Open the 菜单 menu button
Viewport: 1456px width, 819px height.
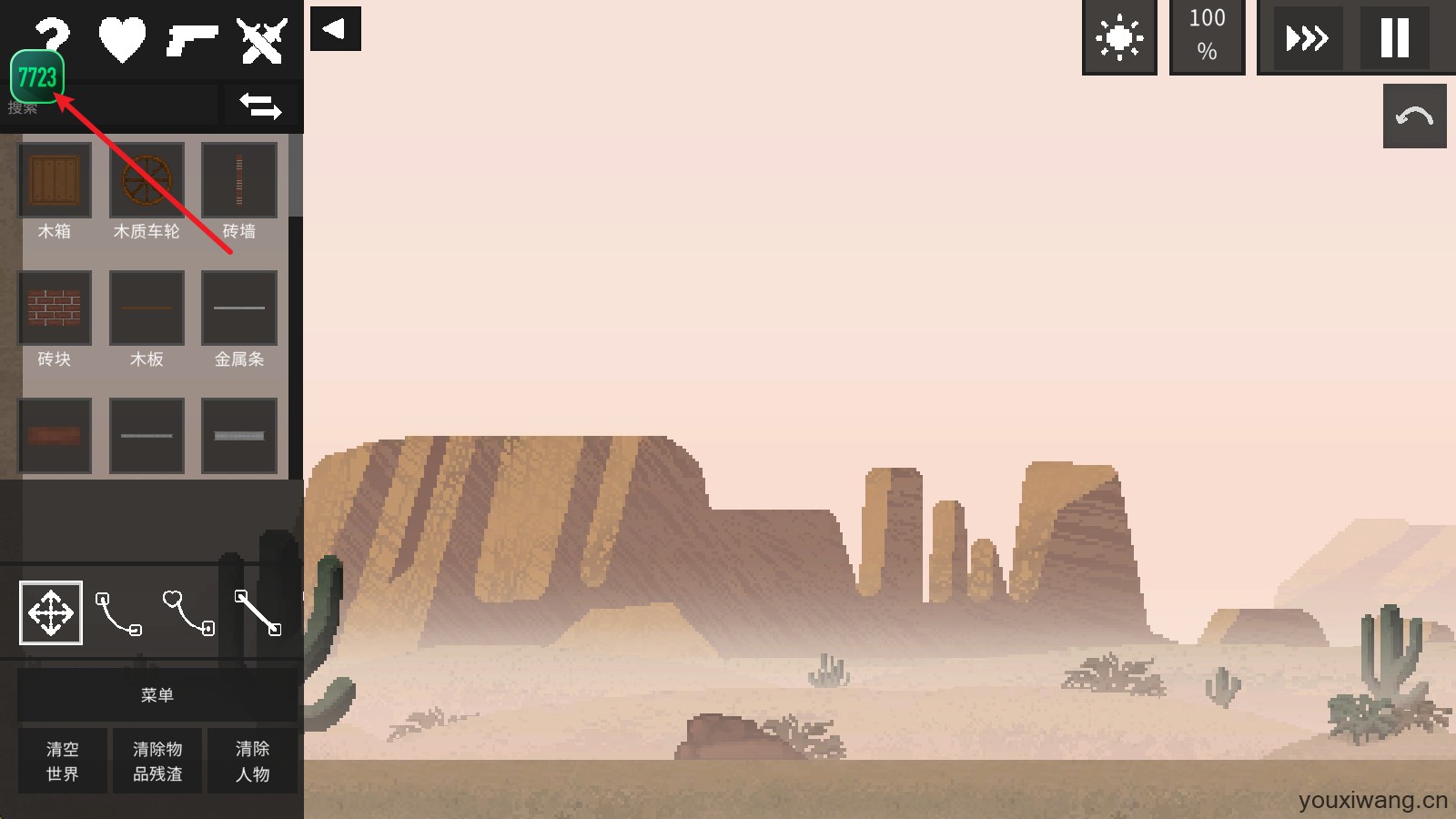pos(157,695)
